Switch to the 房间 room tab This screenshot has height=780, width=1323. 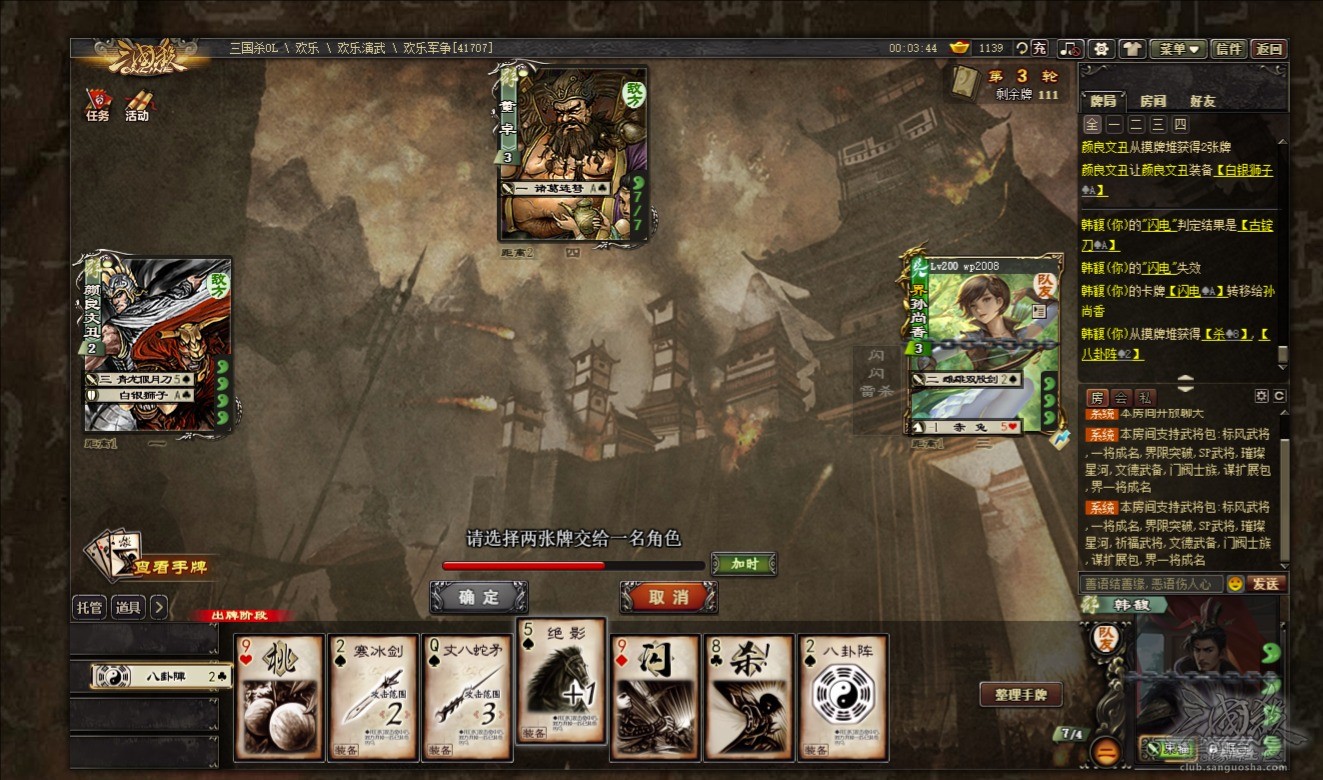click(x=1153, y=101)
